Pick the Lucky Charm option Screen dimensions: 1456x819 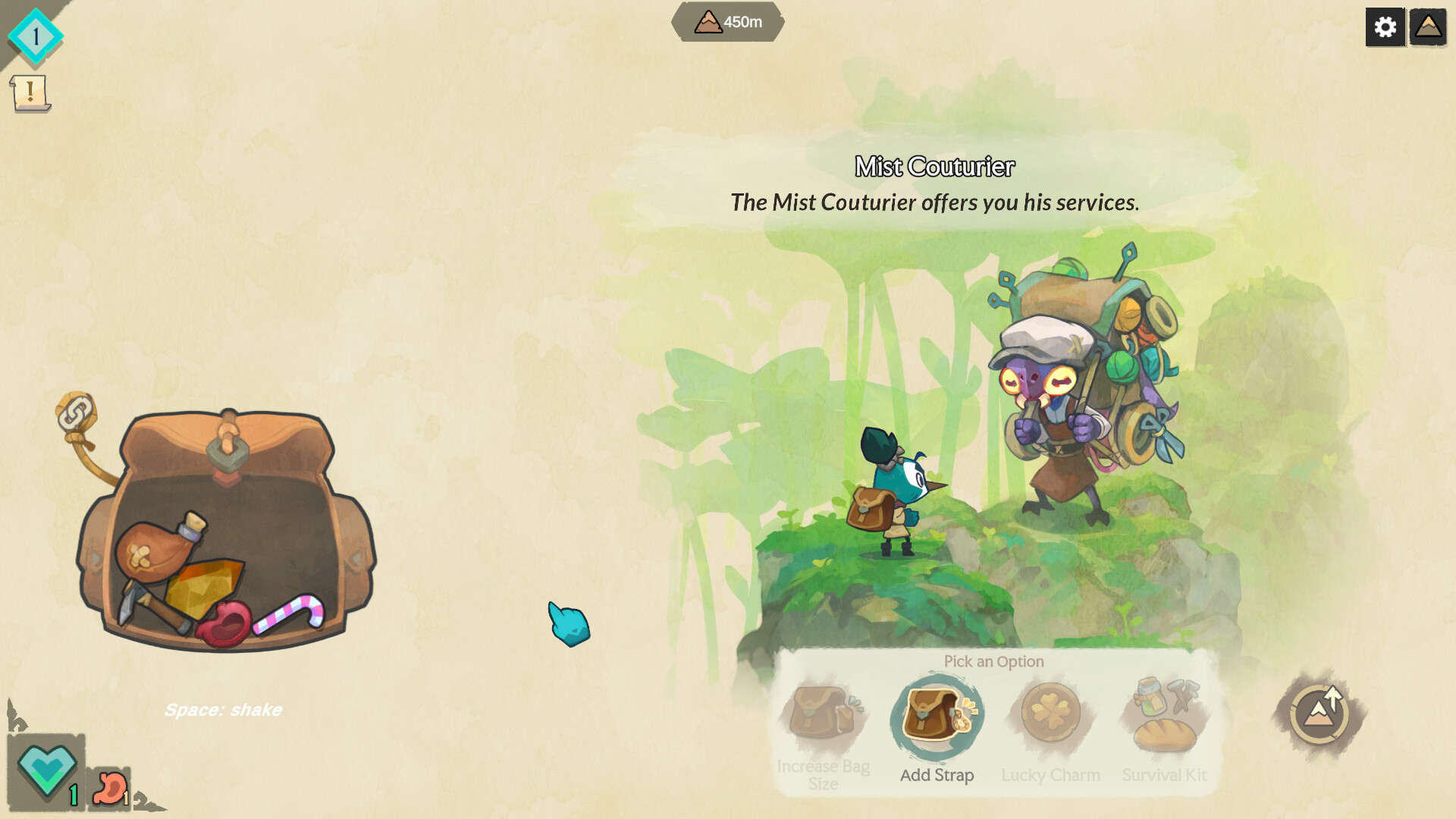[x=1050, y=714]
